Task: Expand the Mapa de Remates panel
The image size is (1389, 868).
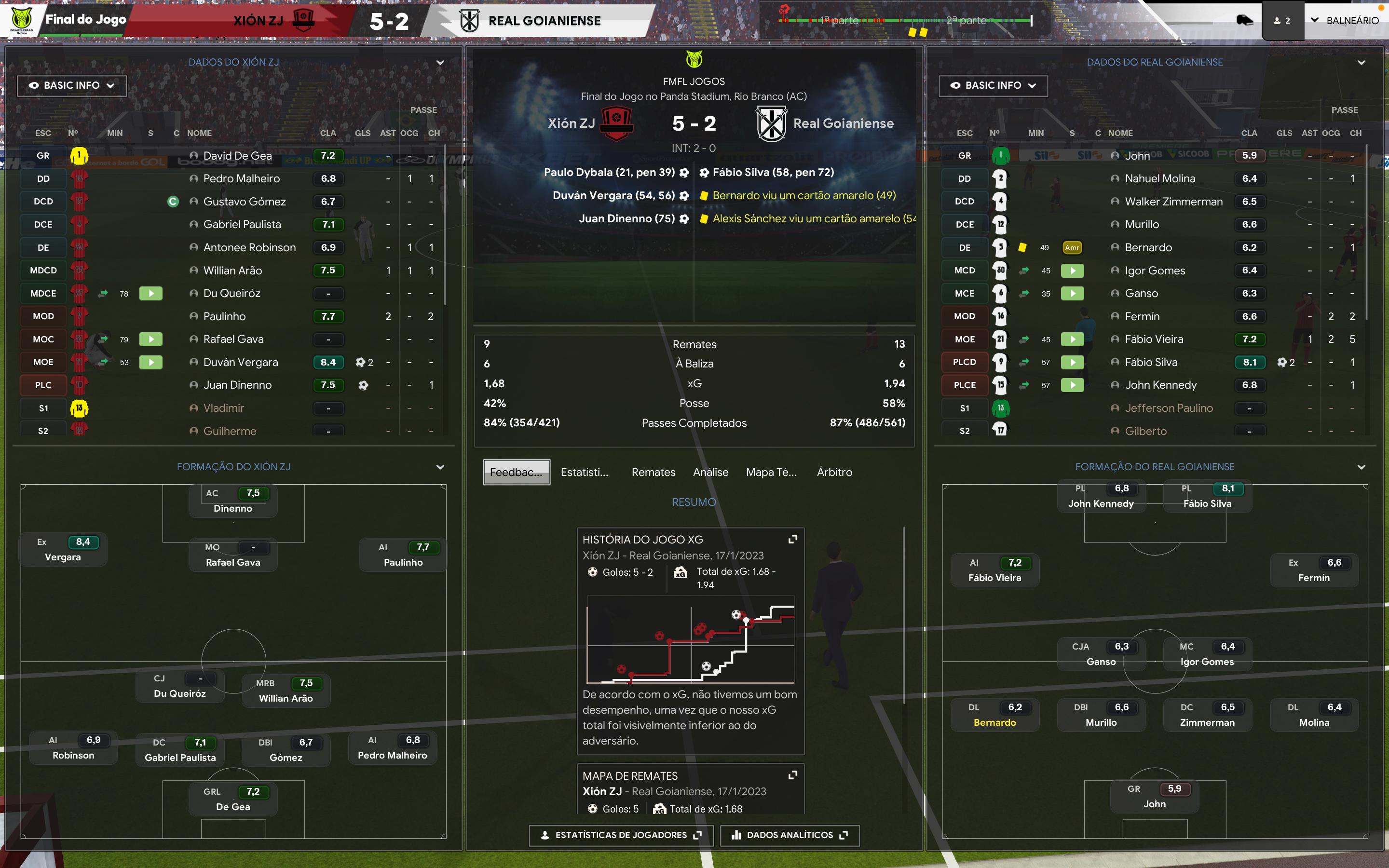Action: (793, 775)
